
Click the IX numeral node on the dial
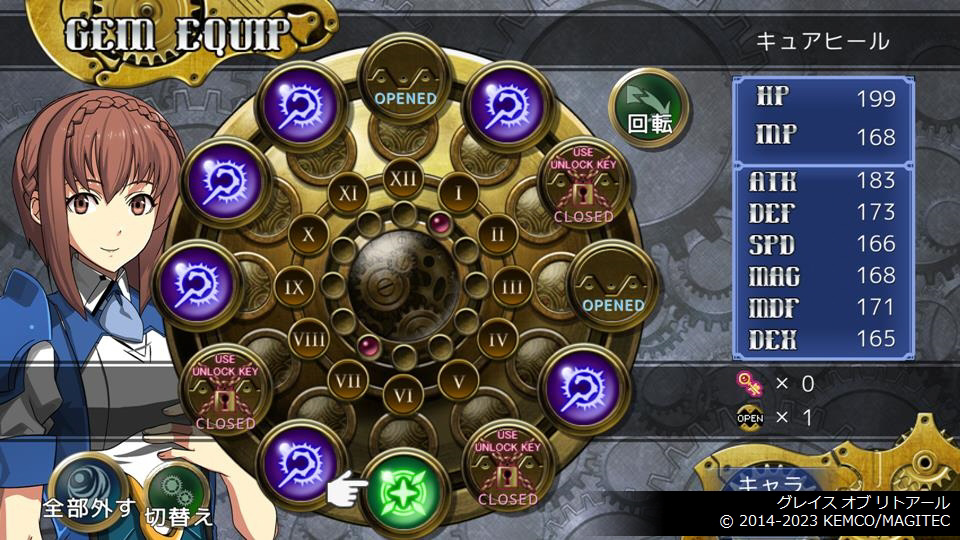(x=295, y=287)
